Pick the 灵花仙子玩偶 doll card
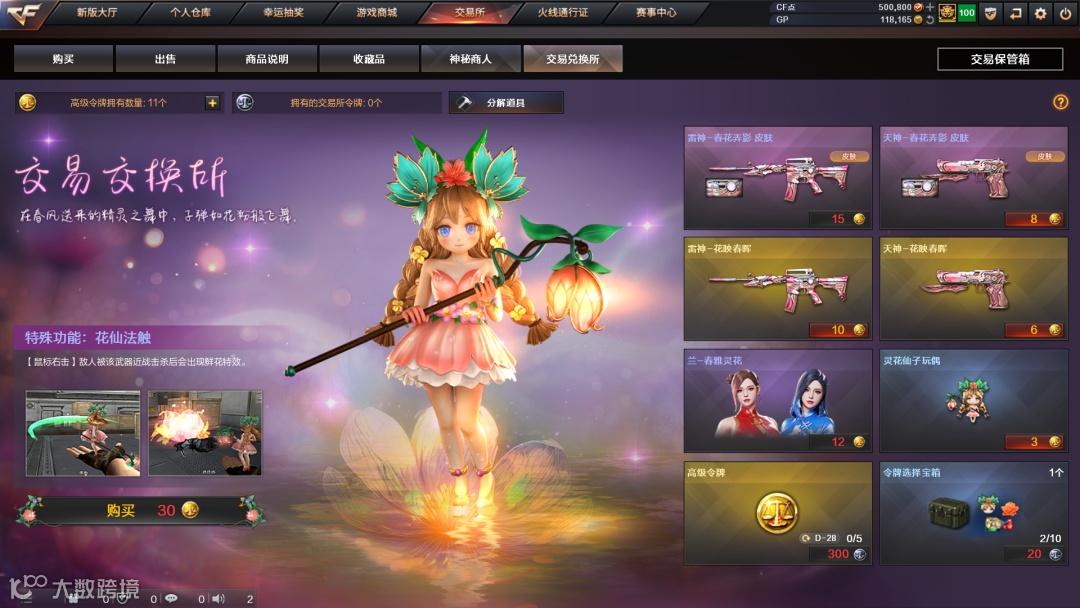This screenshot has width=1080, height=608. click(x=973, y=400)
